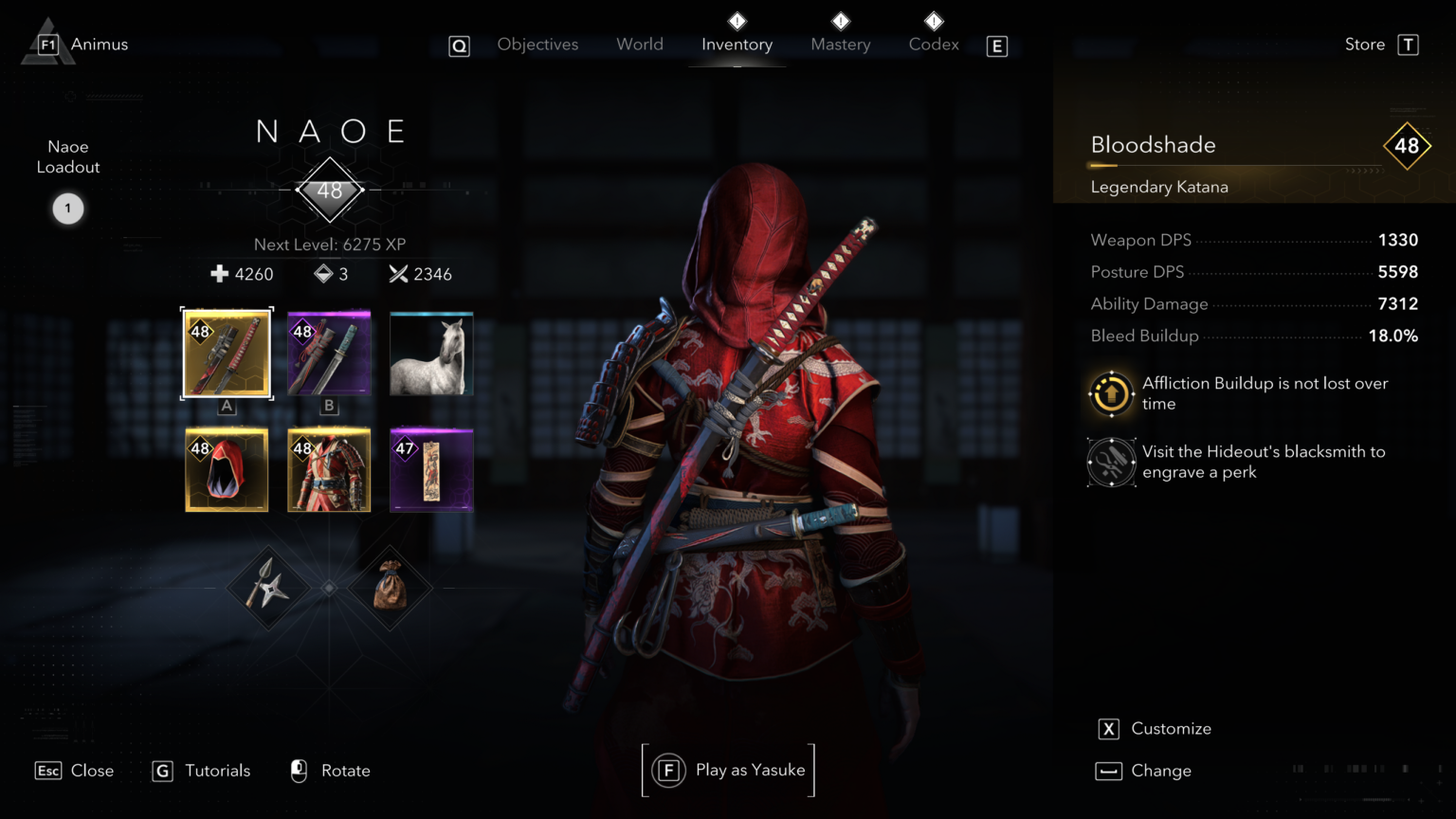
Task: Select the secondary weapon in slot B
Action: tap(329, 353)
